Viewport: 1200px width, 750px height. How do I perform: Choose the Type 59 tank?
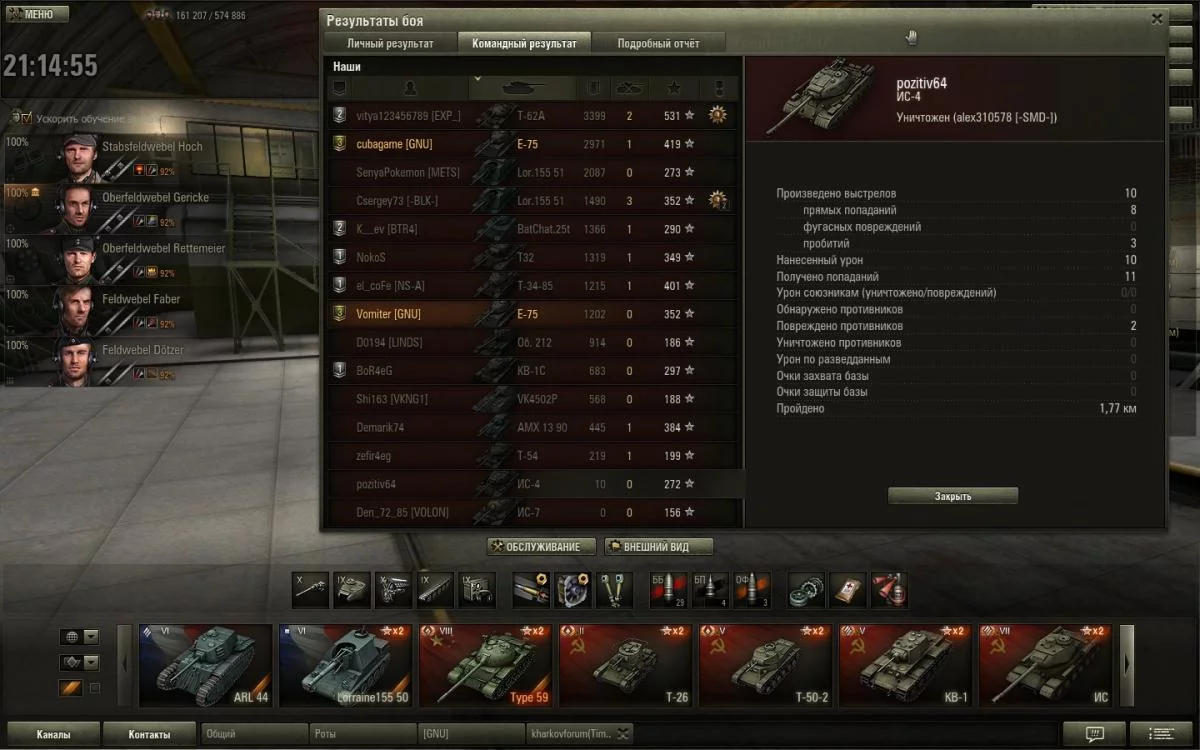[485, 666]
